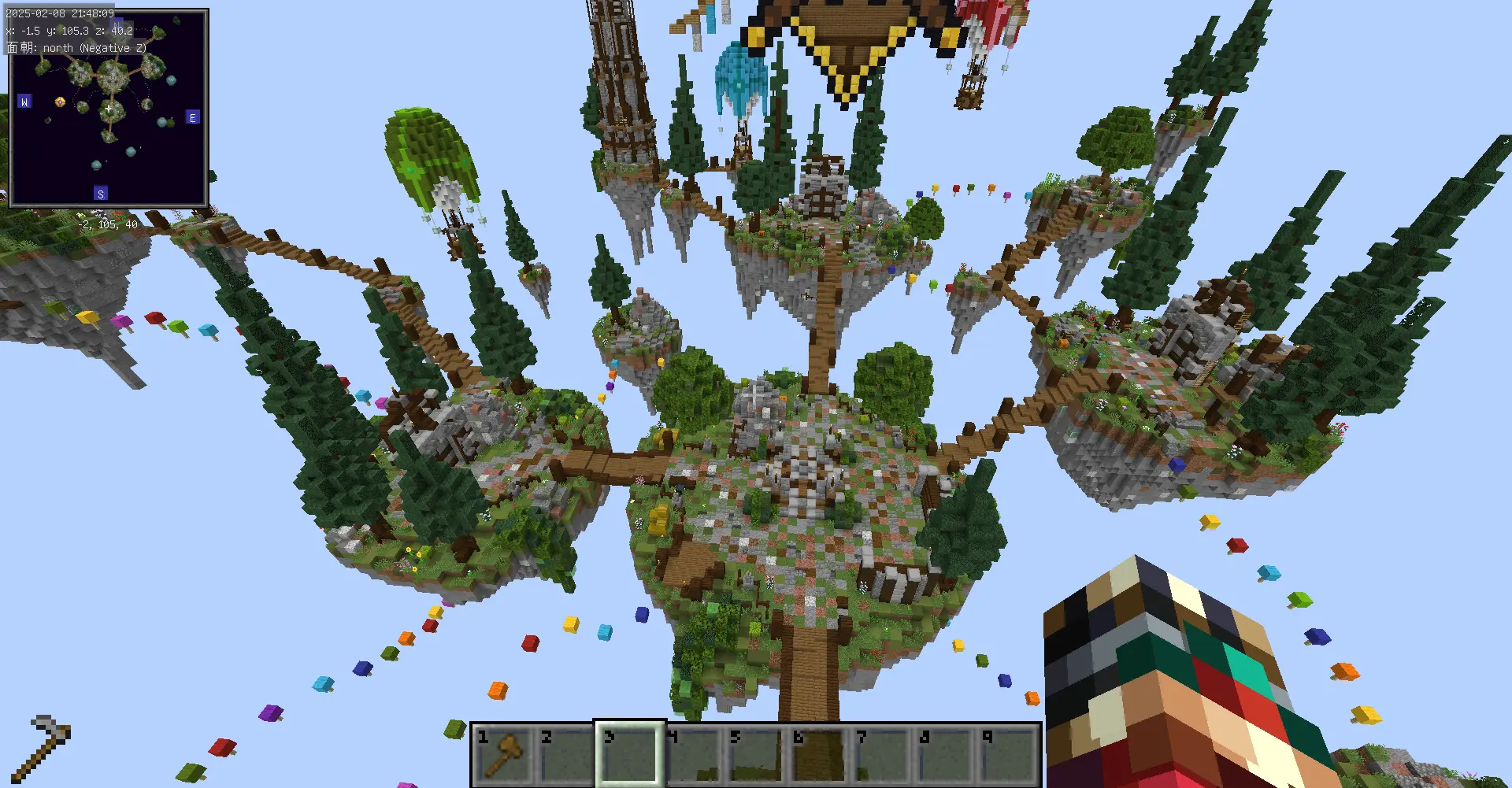Click a purple colored cube floating near the bottom

pos(270,712)
